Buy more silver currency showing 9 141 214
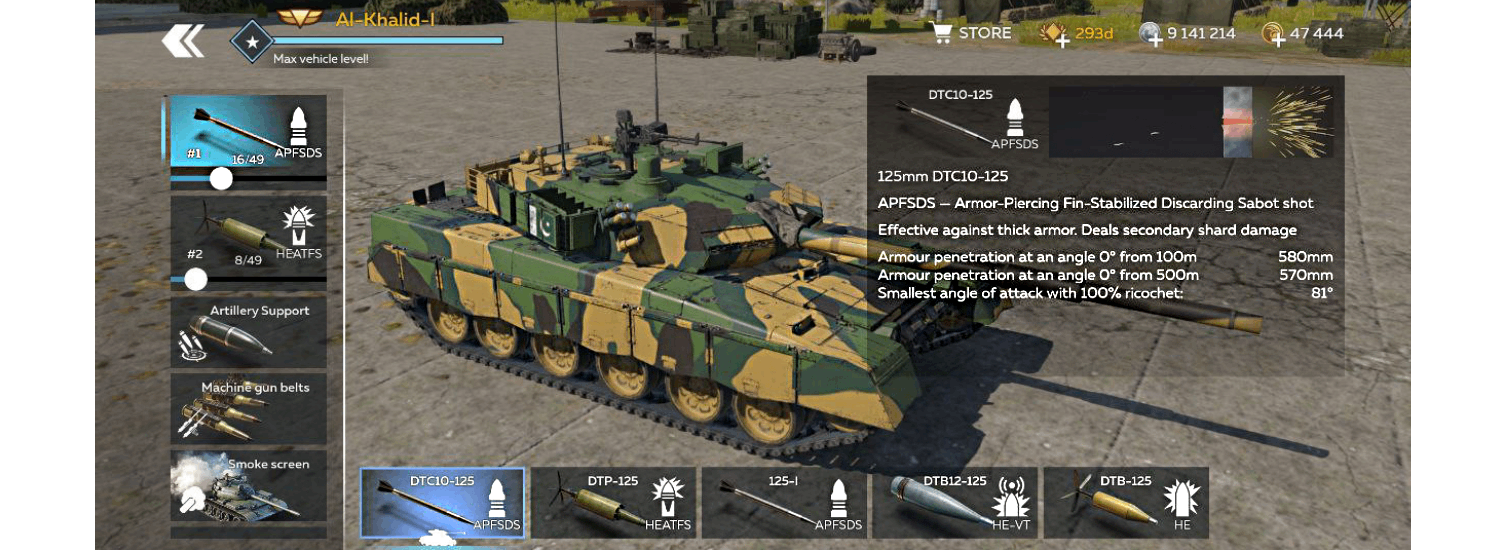Screen dimensions: 1500x550 pyautogui.click(x=1152, y=35)
